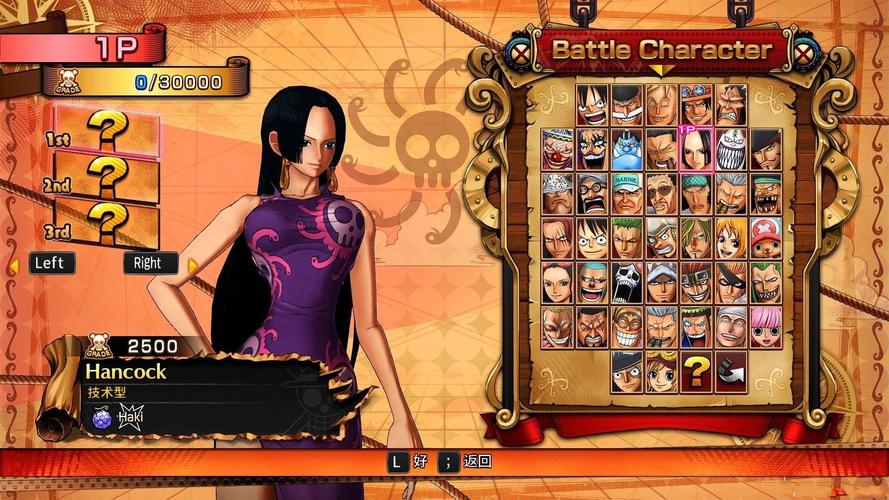Select Ace with the orange hat
Screen dimensions: 889x500
696,104
